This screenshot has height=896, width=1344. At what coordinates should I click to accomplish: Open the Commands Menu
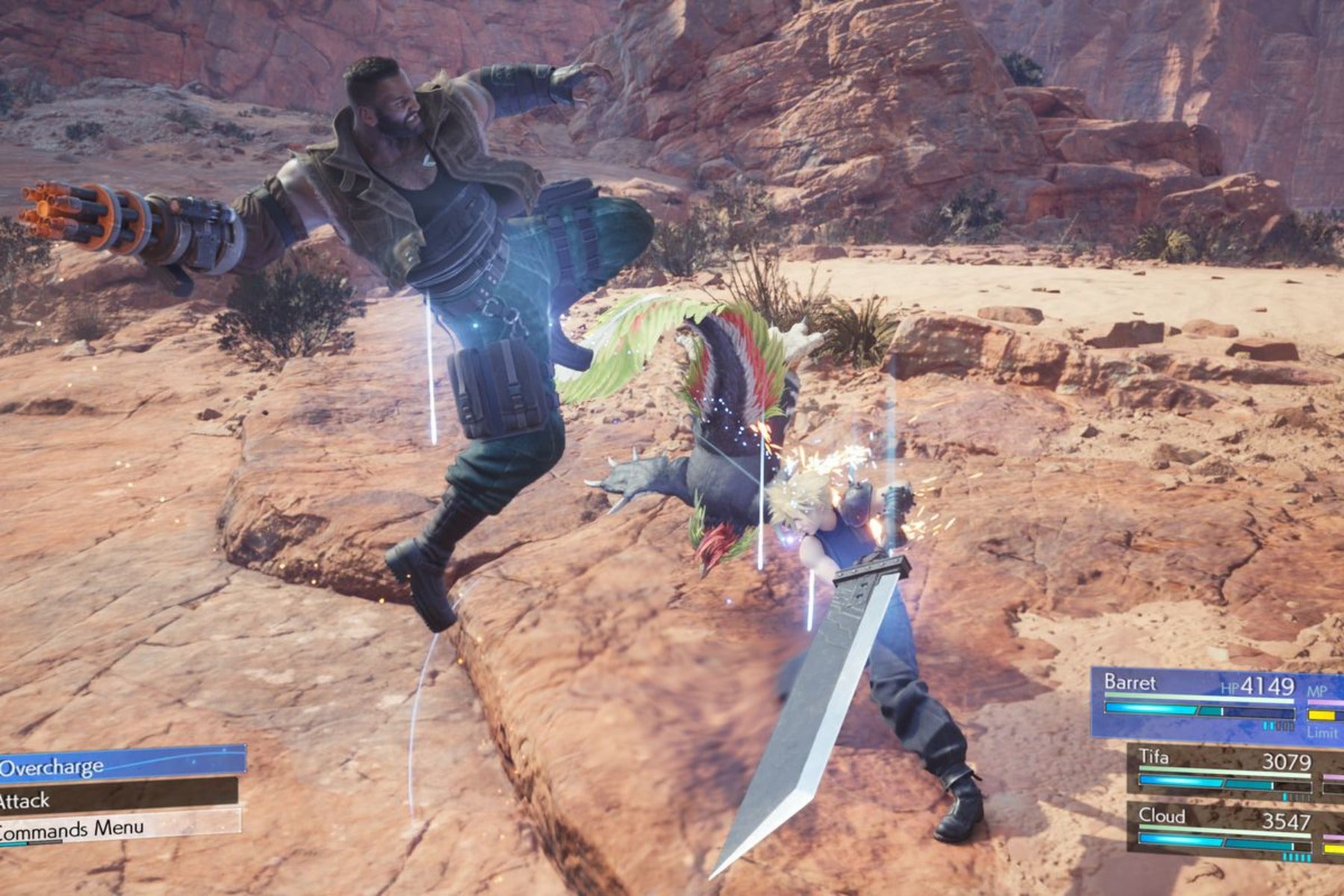(x=71, y=827)
